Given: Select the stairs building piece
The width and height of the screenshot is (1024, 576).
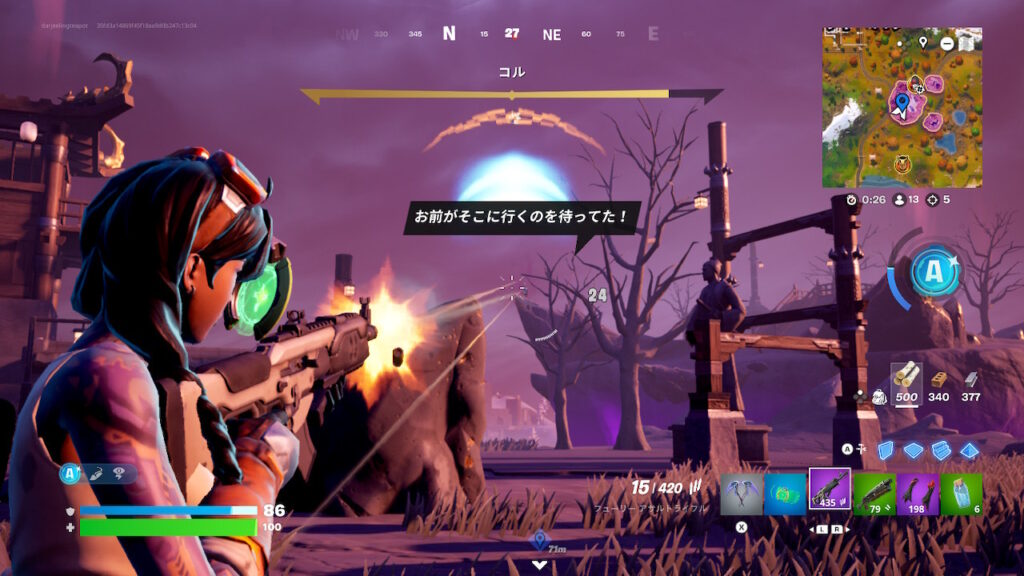Looking at the screenshot, I should (941, 450).
